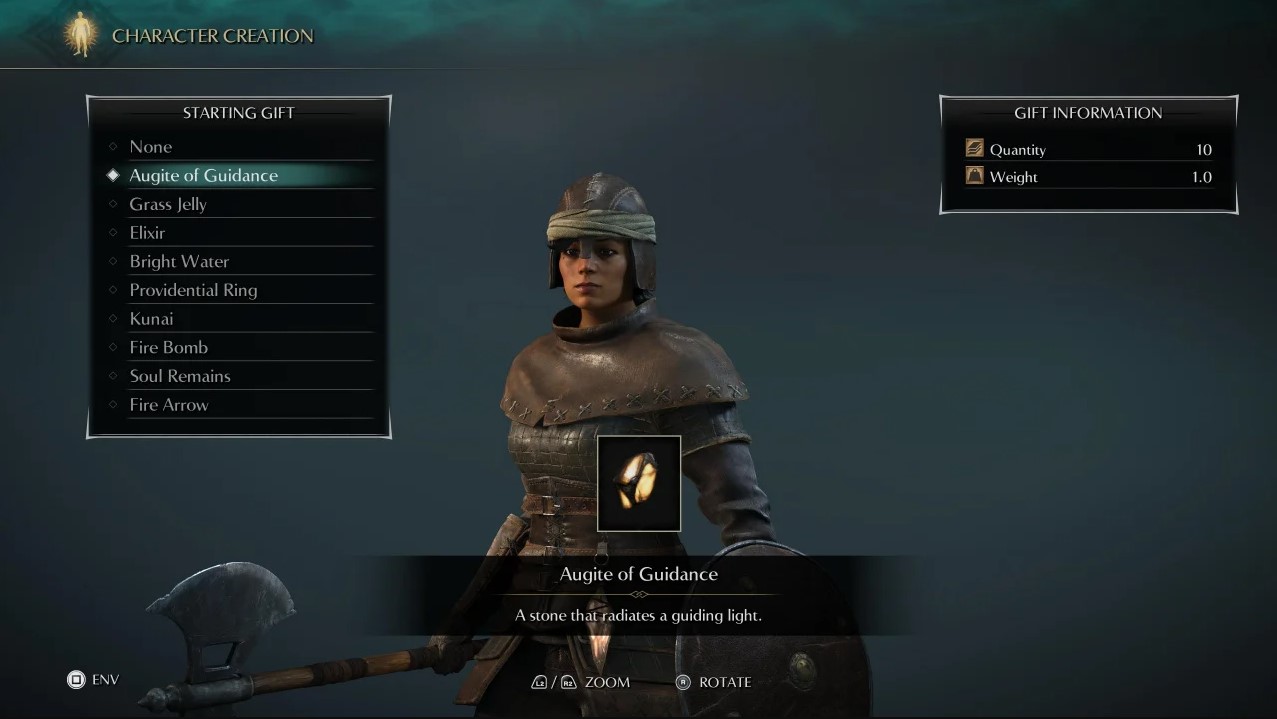Choose the Bright Water gift
The width and height of the screenshot is (1277, 719).
pyautogui.click(x=179, y=262)
